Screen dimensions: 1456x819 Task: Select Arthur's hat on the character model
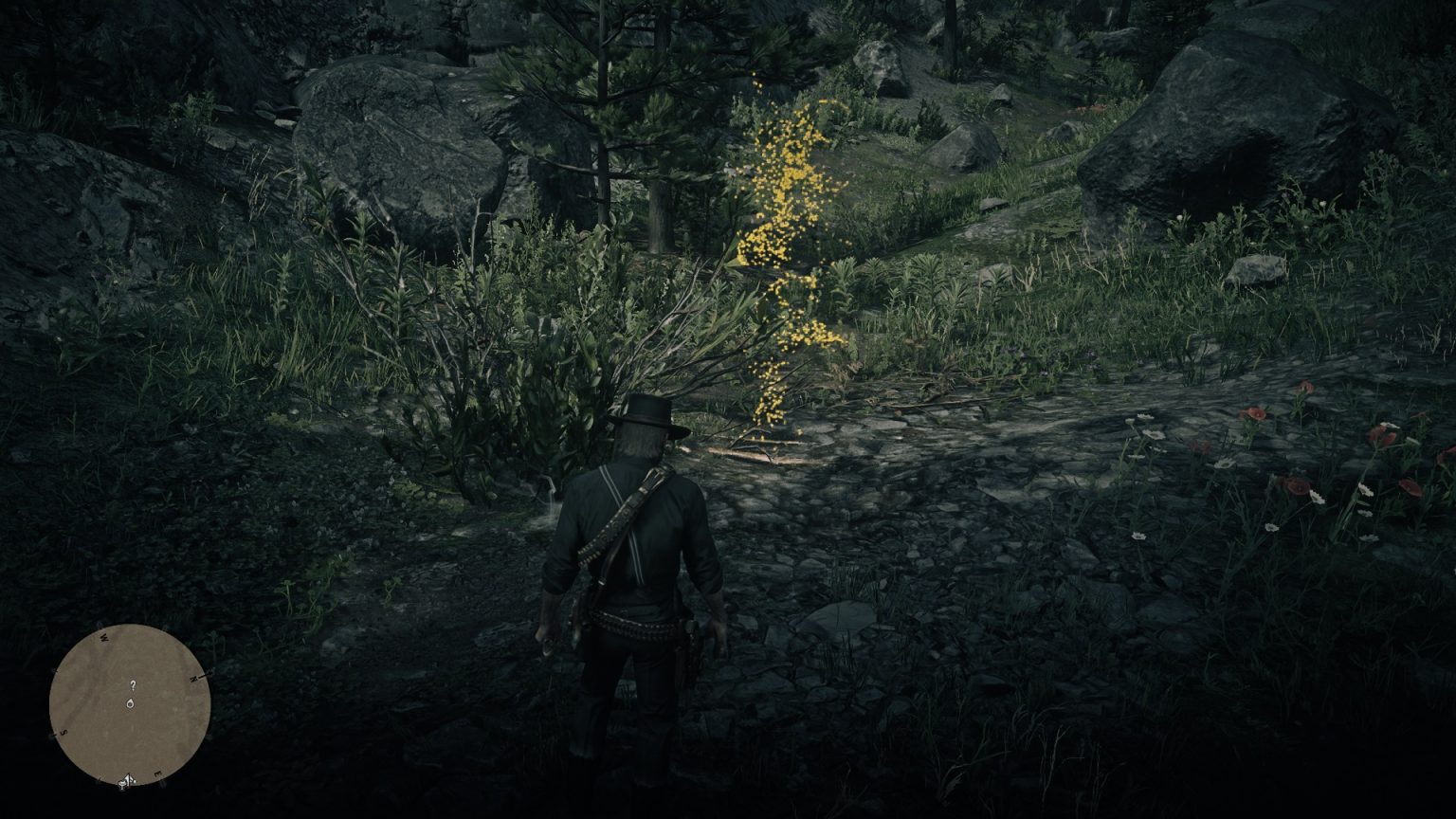(646, 413)
